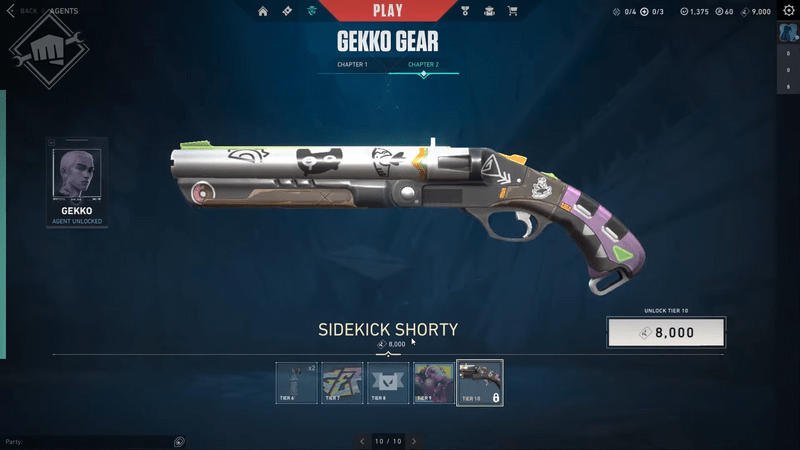Choose the Tier 7 spray reward
The image size is (800, 450).
click(342, 383)
